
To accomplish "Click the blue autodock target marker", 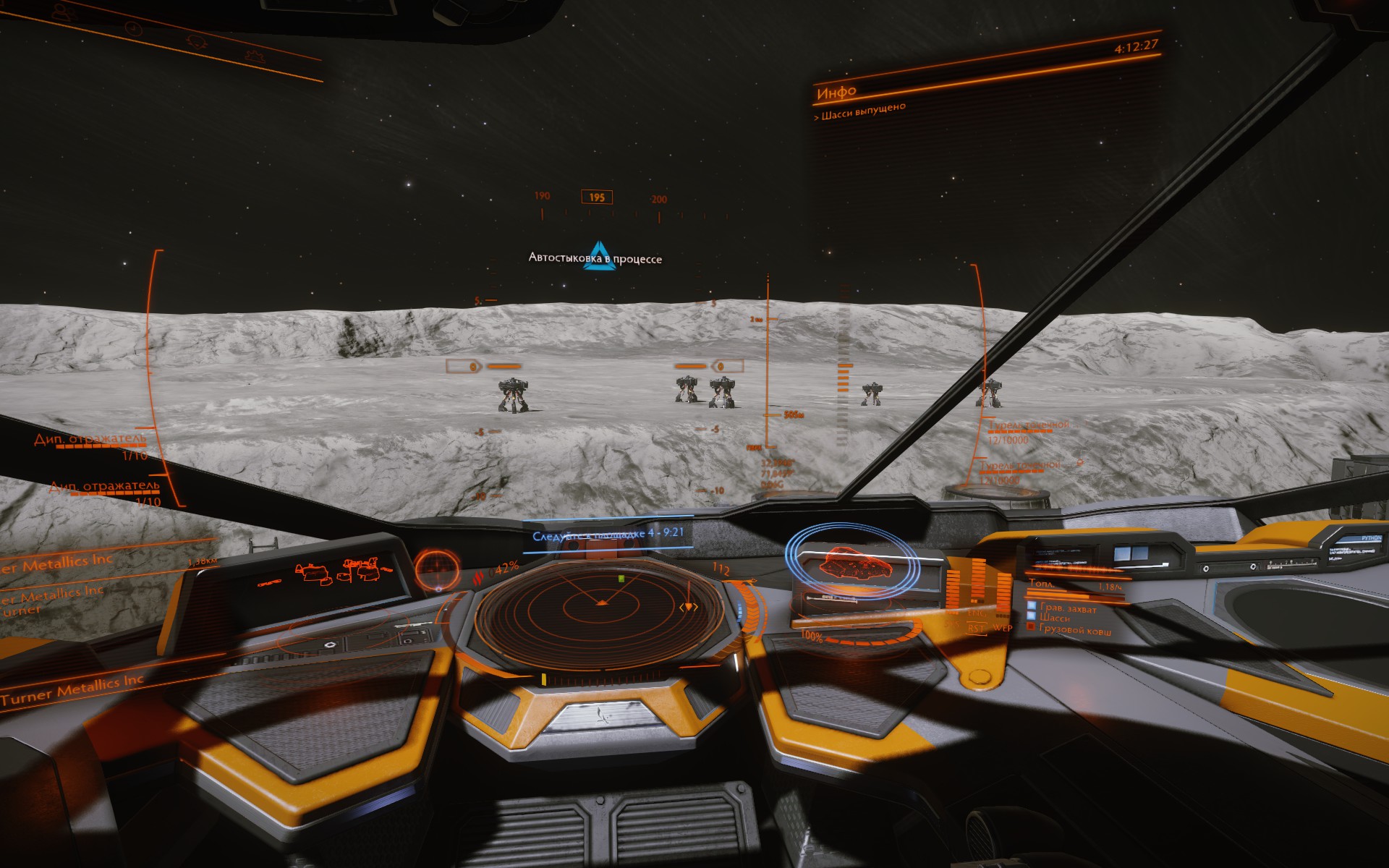I will [x=599, y=256].
